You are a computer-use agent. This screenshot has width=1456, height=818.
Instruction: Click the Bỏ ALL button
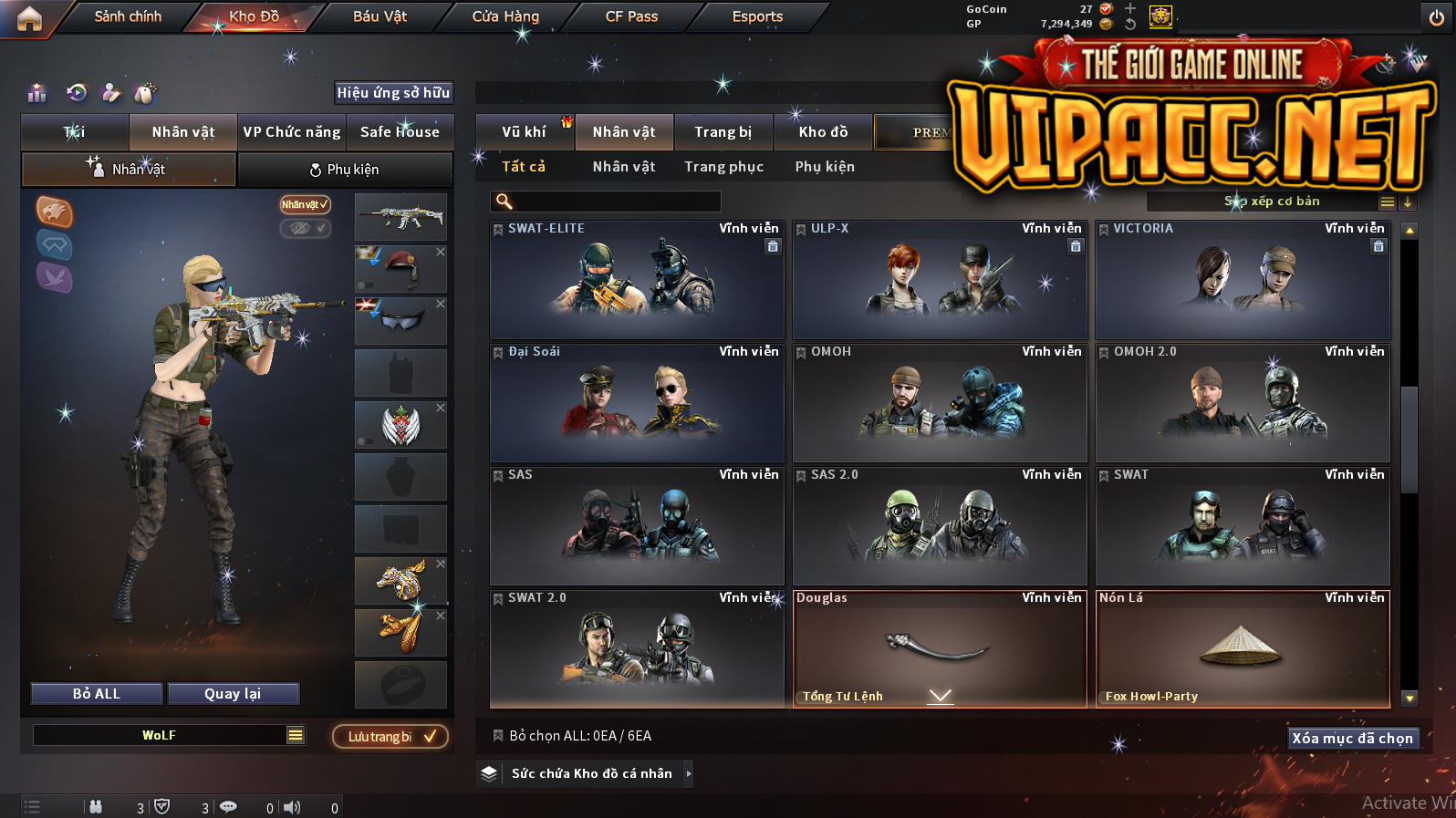pyautogui.click(x=97, y=694)
